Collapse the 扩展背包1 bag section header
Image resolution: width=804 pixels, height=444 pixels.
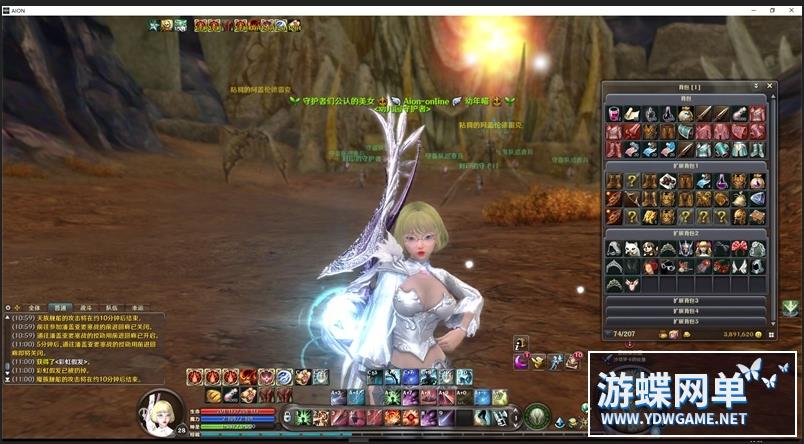pos(685,165)
